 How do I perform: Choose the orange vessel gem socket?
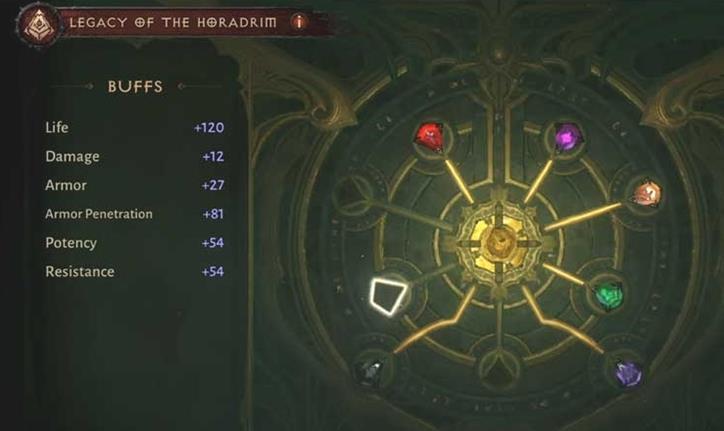[645, 193]
